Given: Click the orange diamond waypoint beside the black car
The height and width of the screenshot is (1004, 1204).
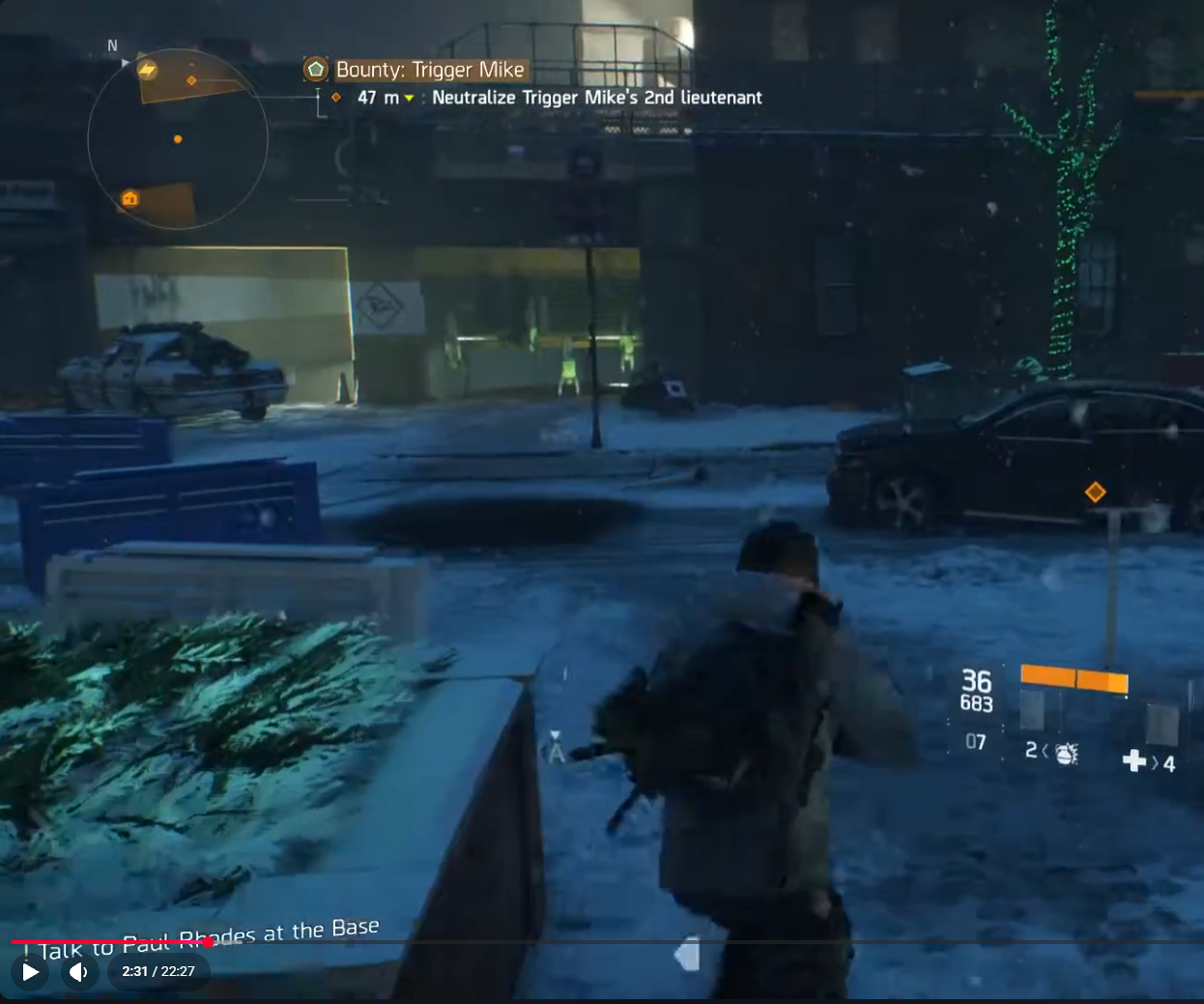Looking at the screenshot, I should coord(1095,492).
